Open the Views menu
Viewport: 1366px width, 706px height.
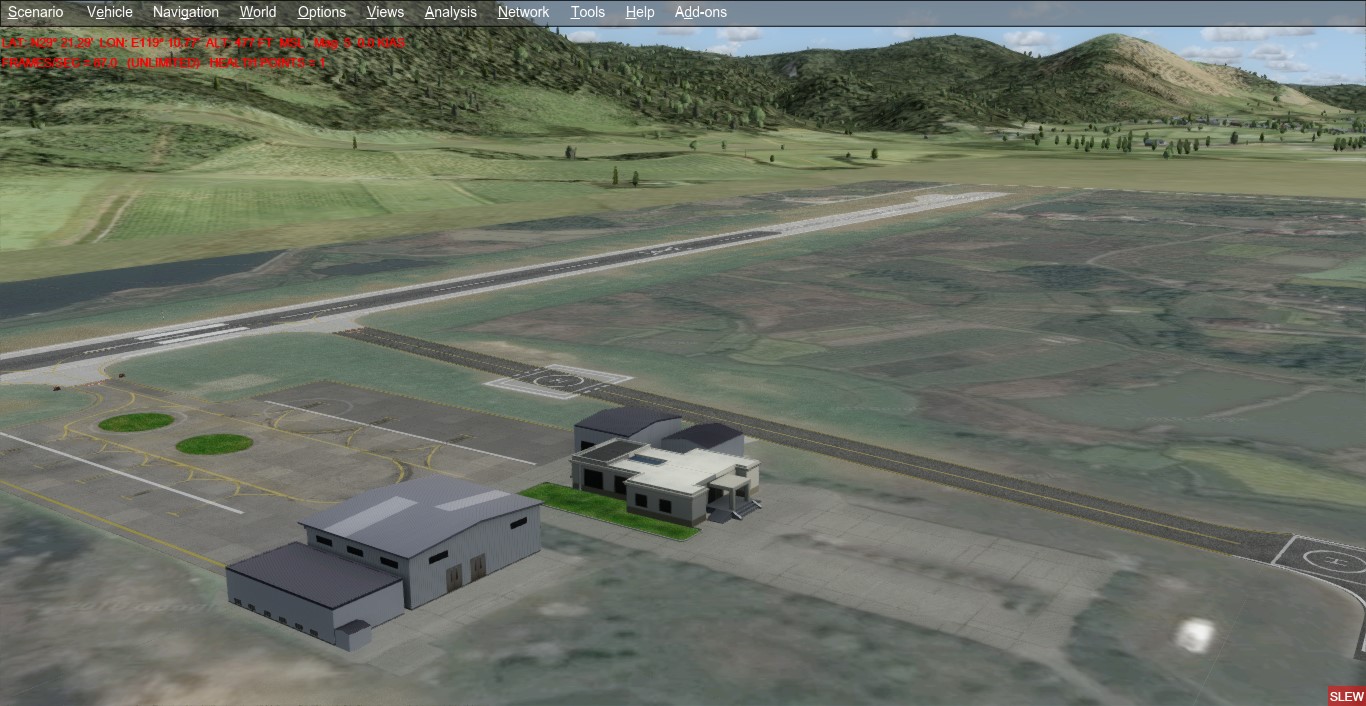(385, 12)
